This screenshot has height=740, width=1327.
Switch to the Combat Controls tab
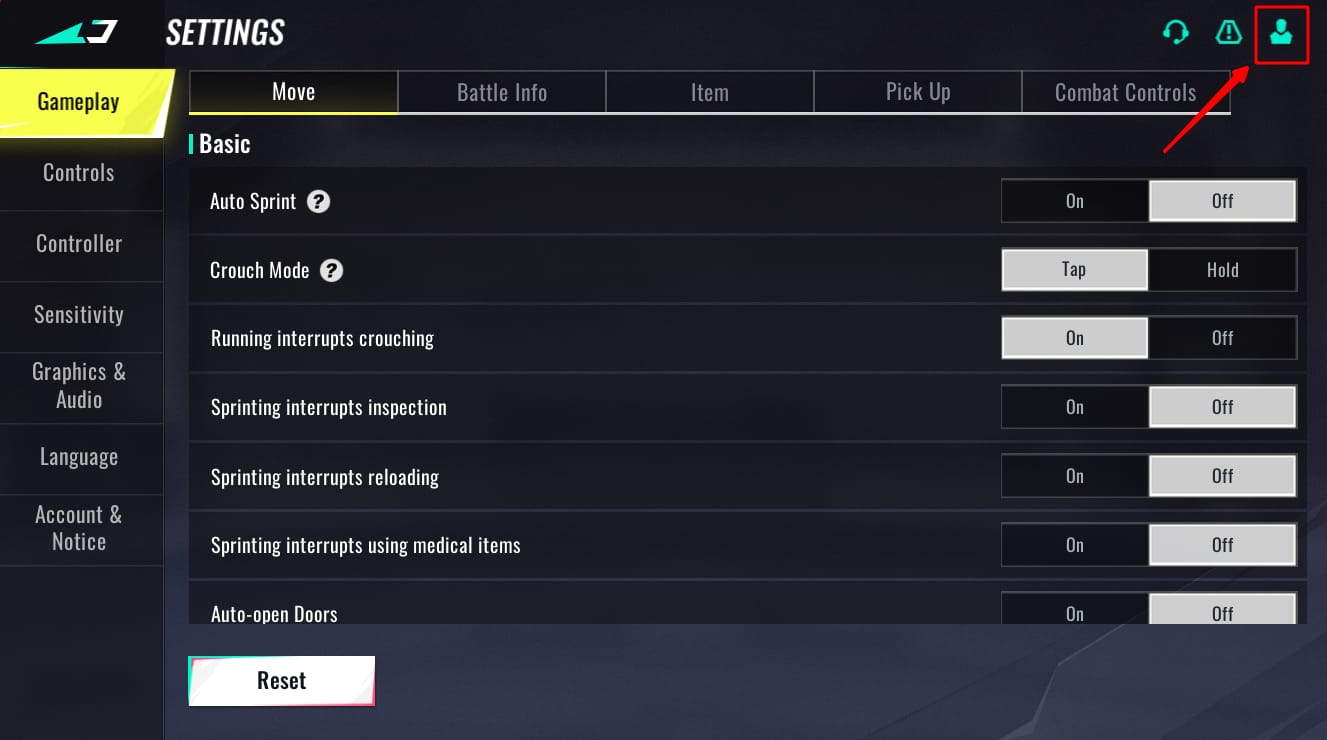pos(1125,91)
